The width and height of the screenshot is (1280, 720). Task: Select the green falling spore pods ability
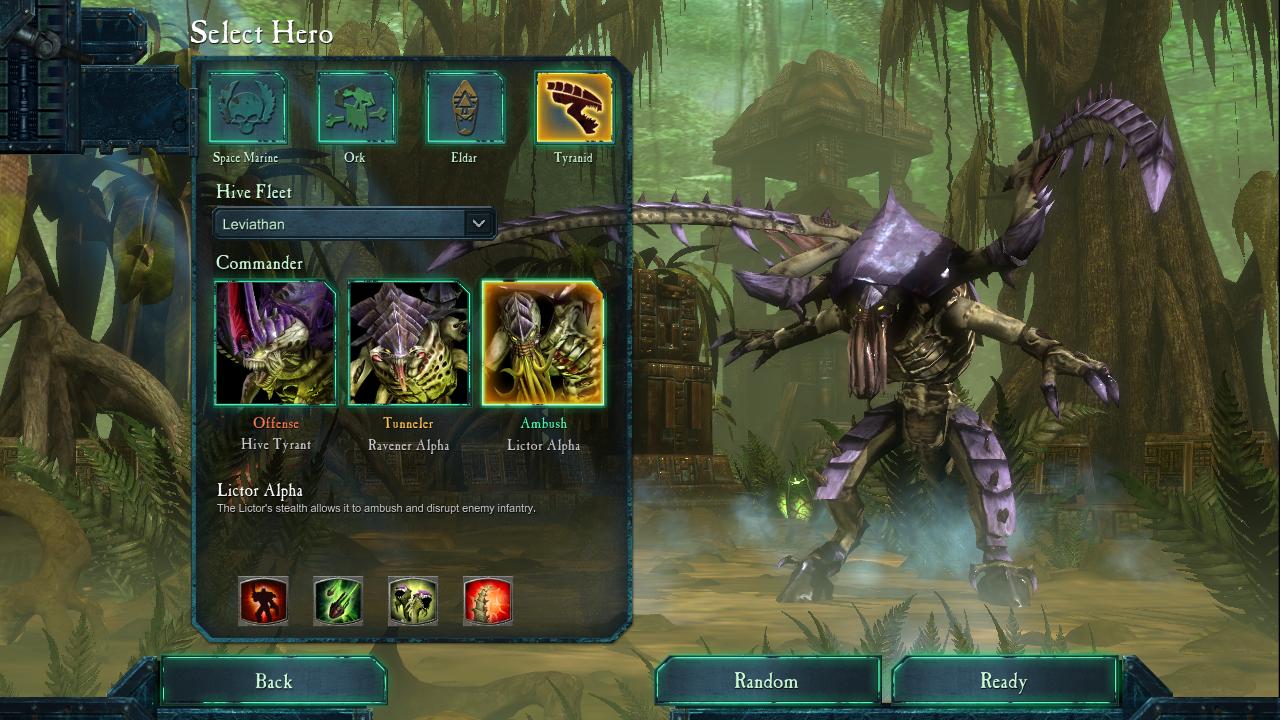(x=338, y=601)
